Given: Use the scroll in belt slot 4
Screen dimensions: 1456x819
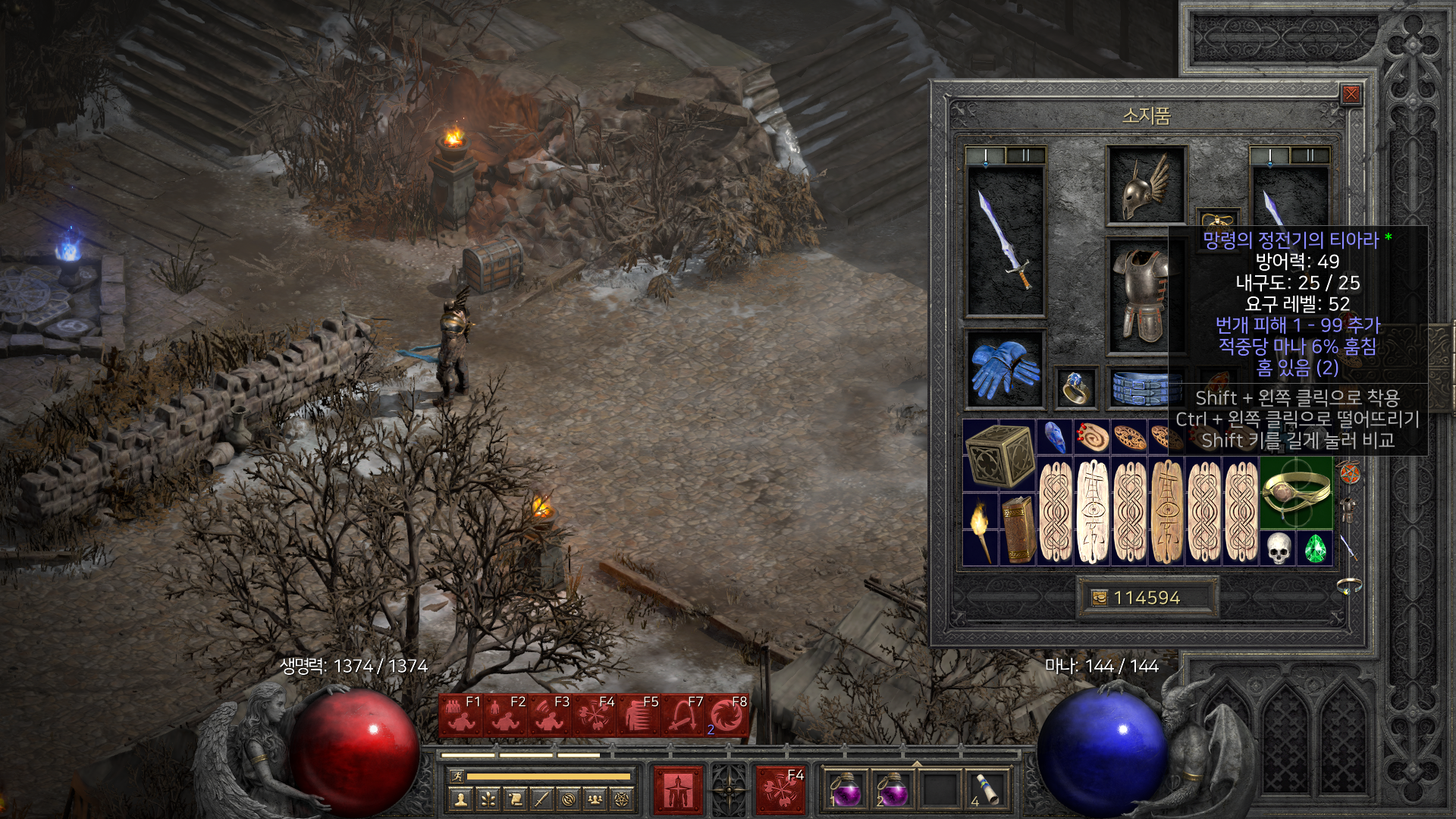Looking at the screenshot, I should [x=987, y=789].
